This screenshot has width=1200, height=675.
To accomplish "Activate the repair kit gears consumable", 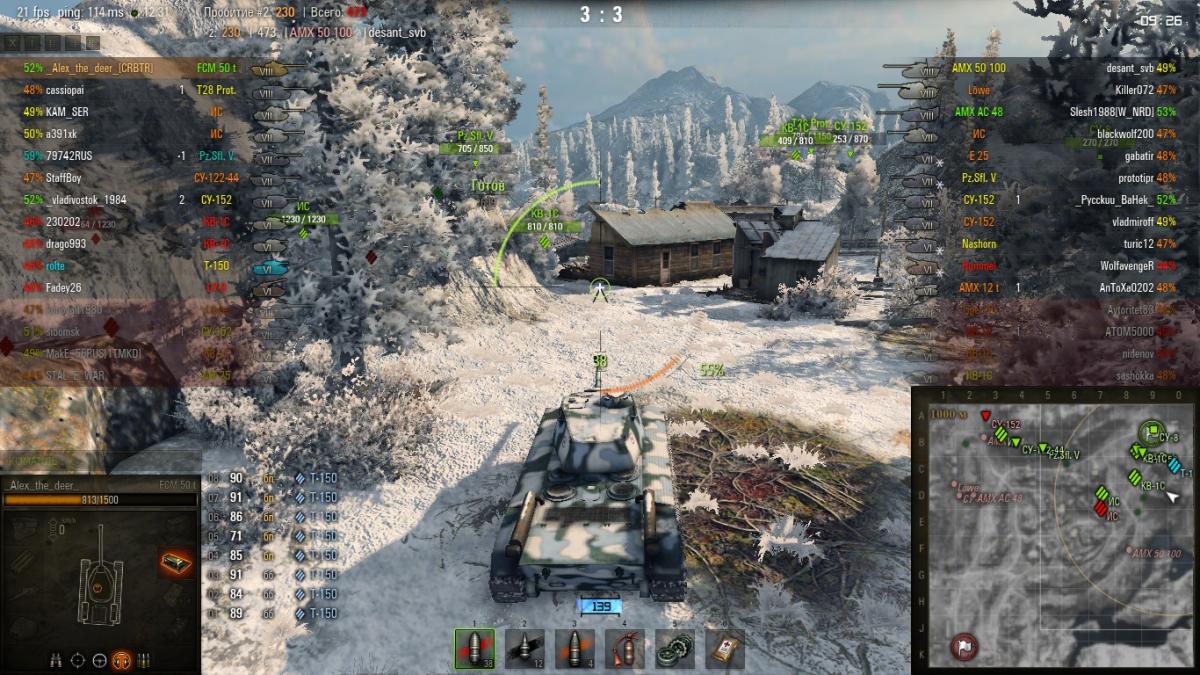I will pyautogui.click(x=674, y=648).
